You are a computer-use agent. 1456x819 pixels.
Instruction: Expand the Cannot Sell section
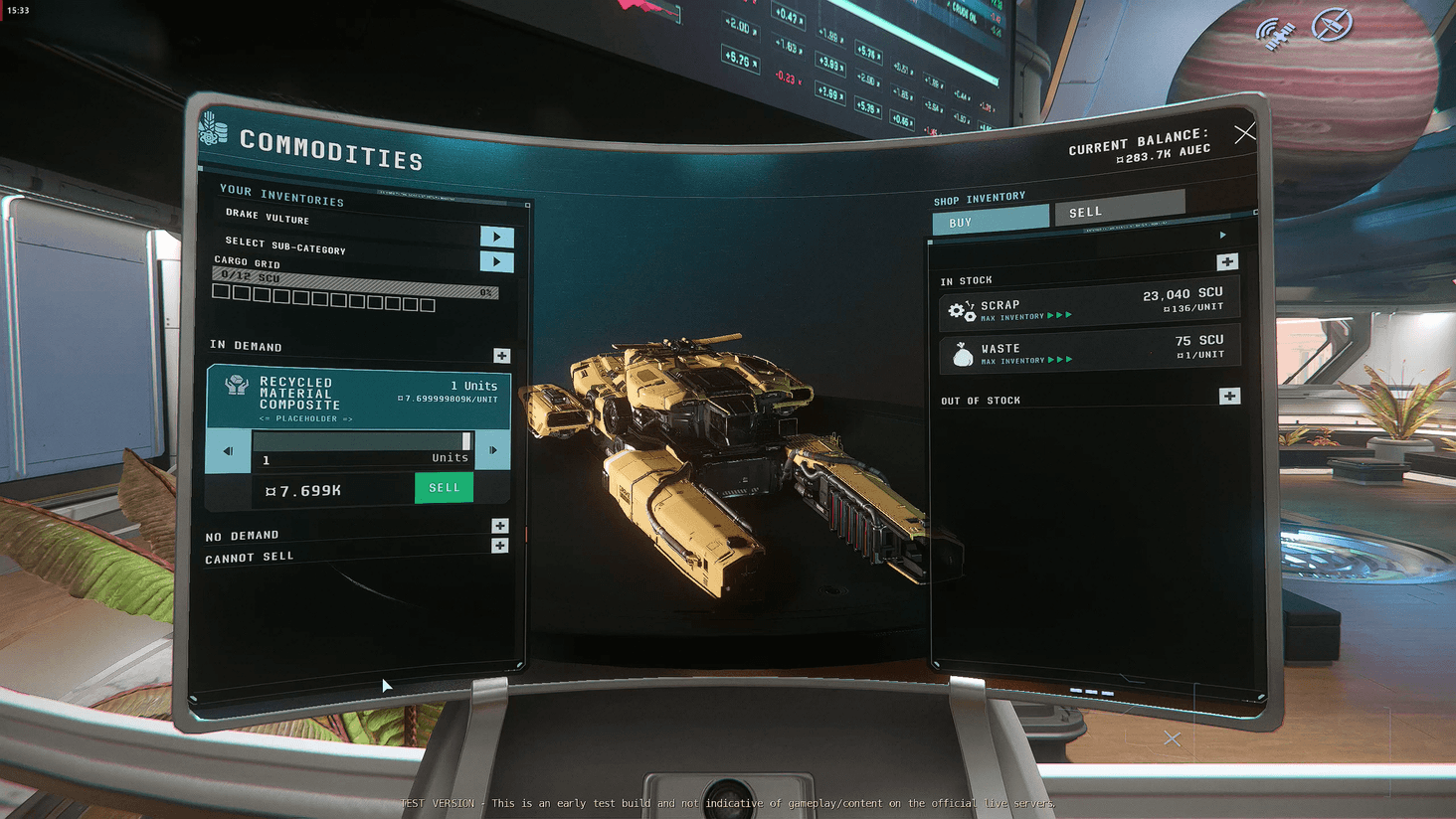click(x=499, y=546)
